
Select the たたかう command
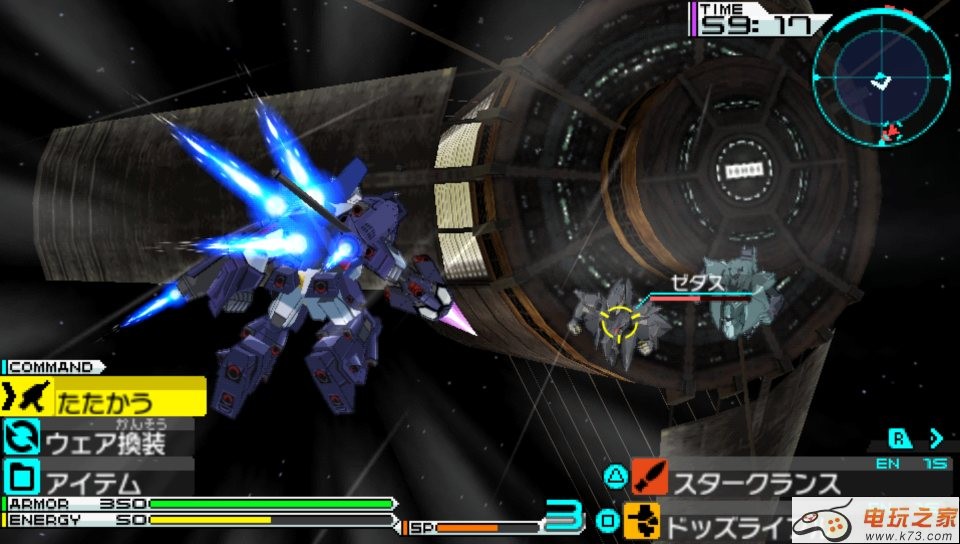pos(104,399)
